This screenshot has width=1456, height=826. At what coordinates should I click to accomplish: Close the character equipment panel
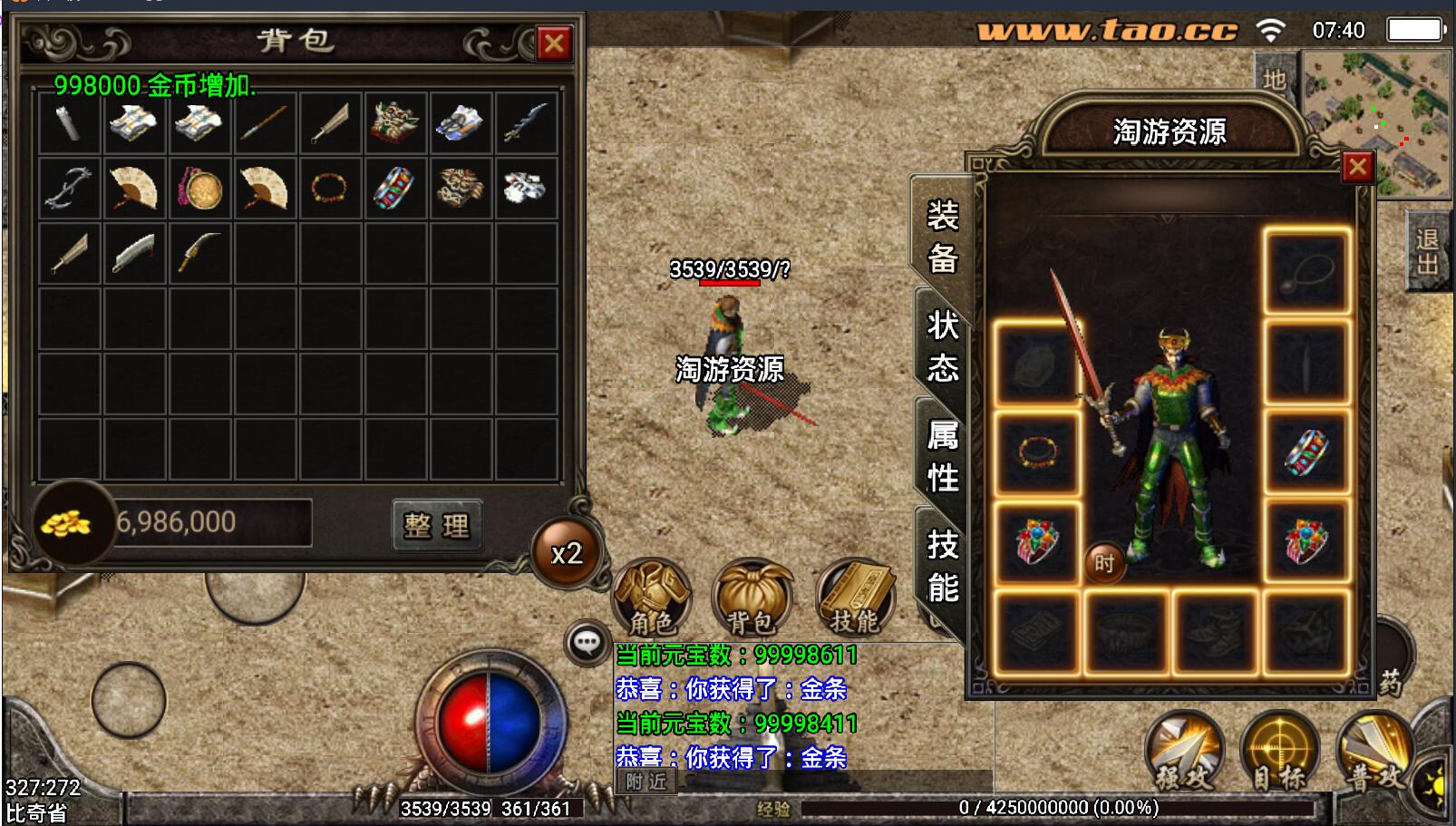1357,167
